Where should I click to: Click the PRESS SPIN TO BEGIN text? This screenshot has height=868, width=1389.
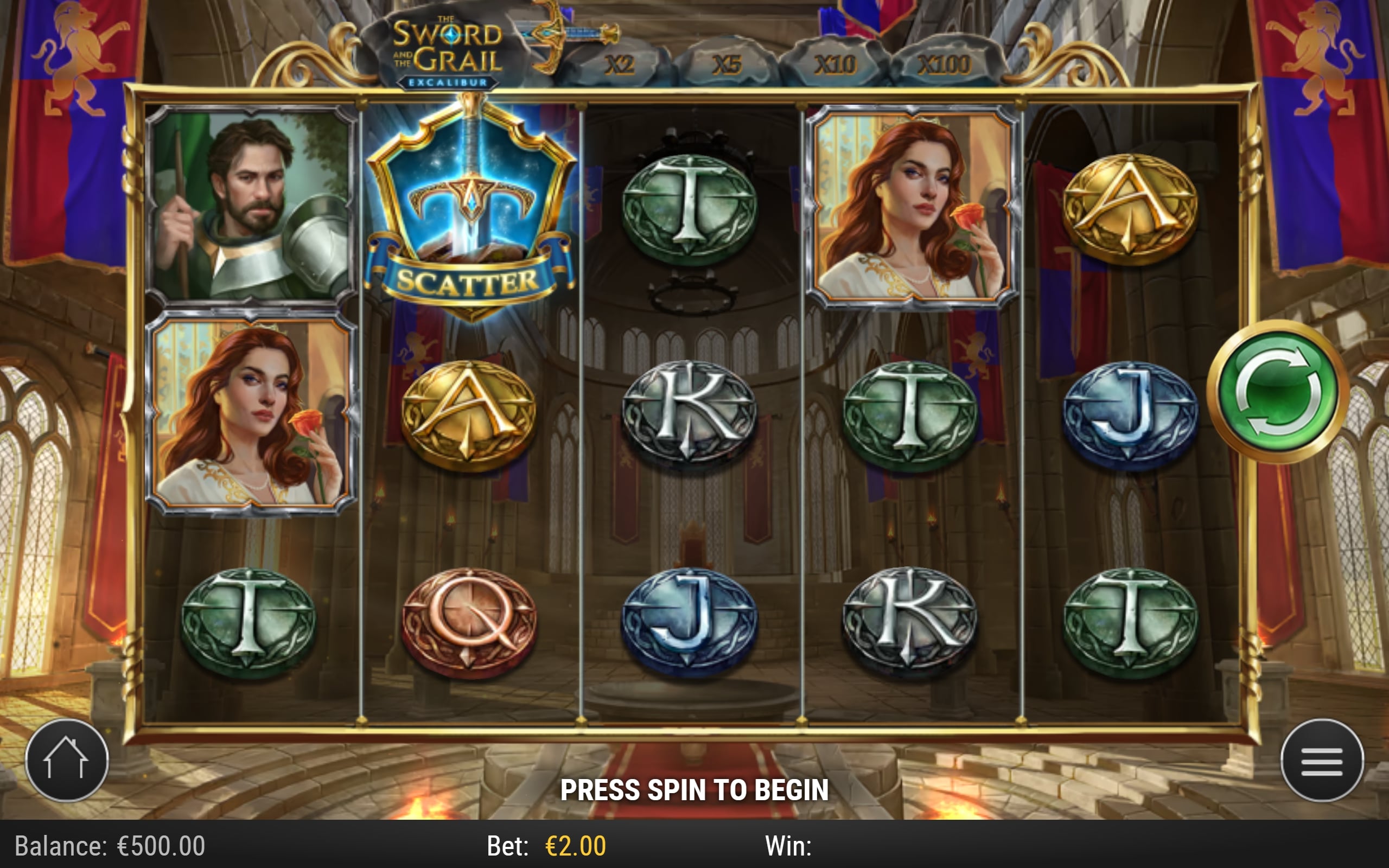point(694,789)
